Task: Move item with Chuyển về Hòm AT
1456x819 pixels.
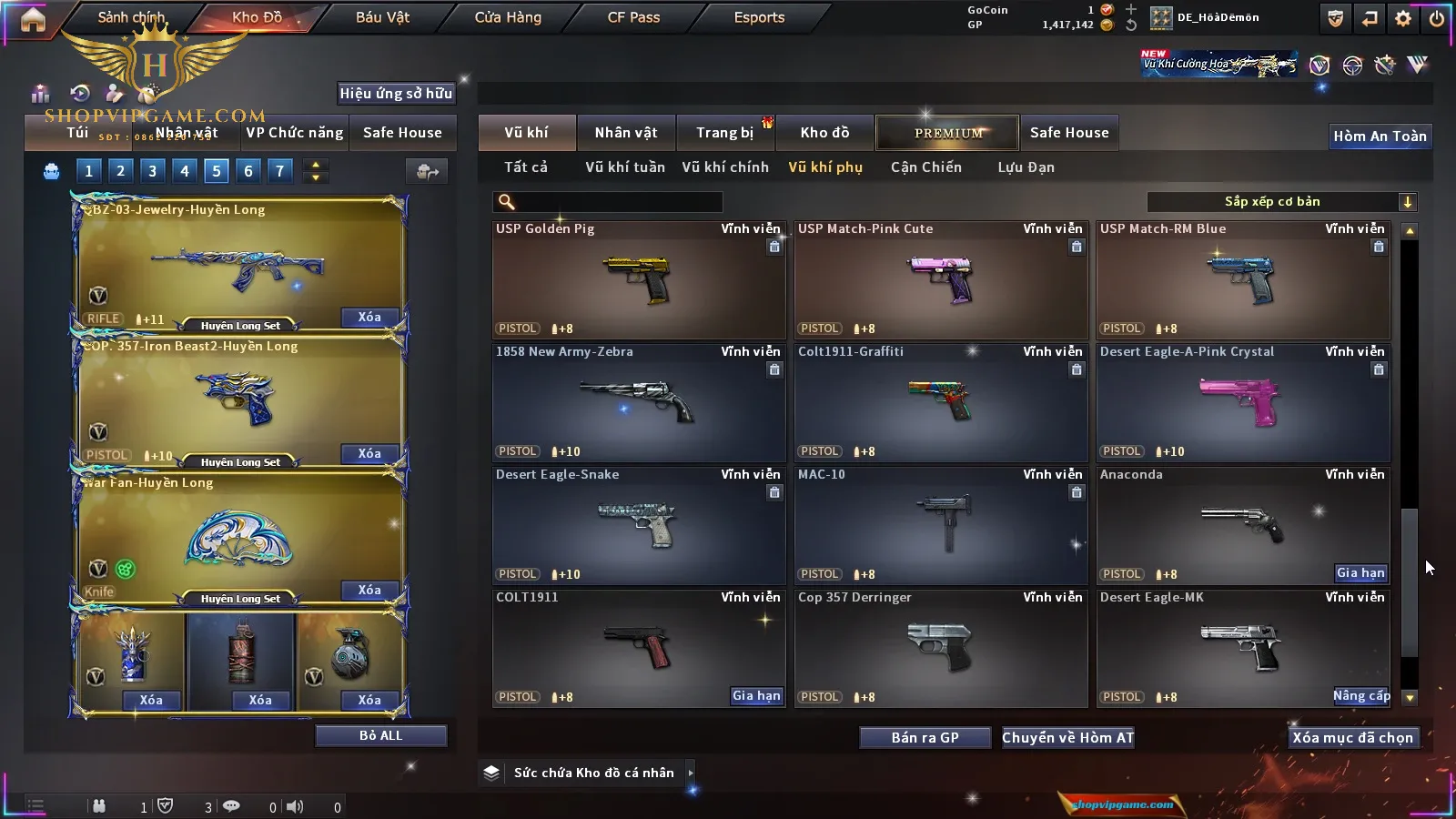Action: pos(1067,738)
